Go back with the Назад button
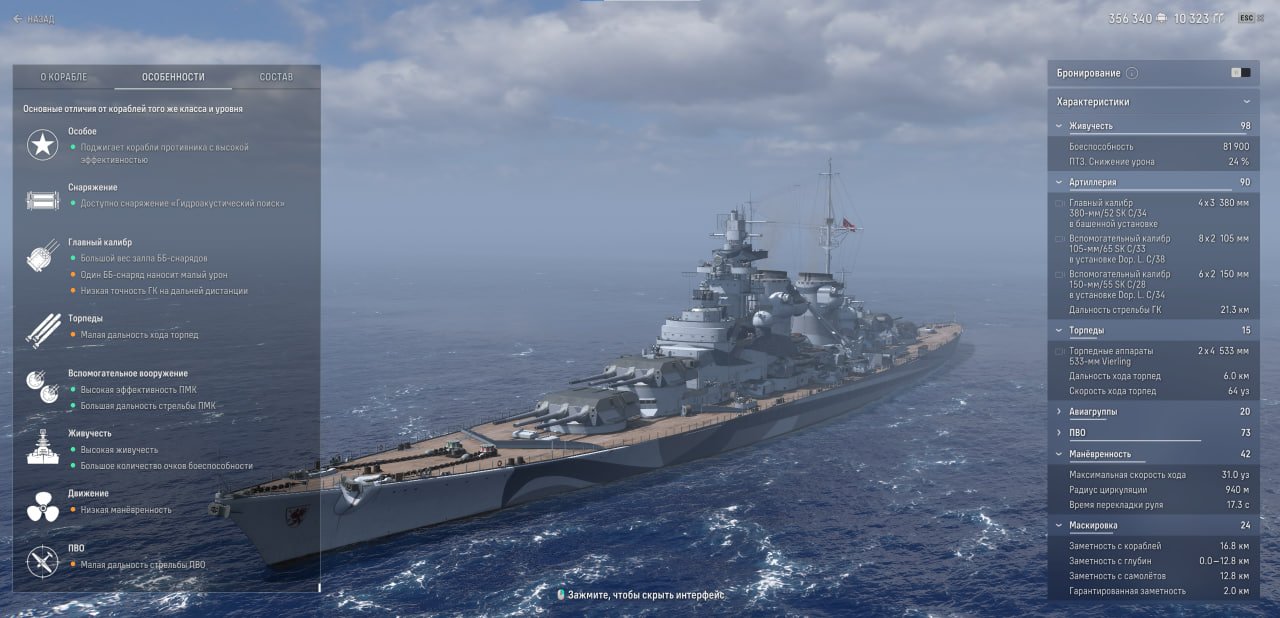Image resolution: width=1280 pixels, height=618 pixels. tap(34, 19)
